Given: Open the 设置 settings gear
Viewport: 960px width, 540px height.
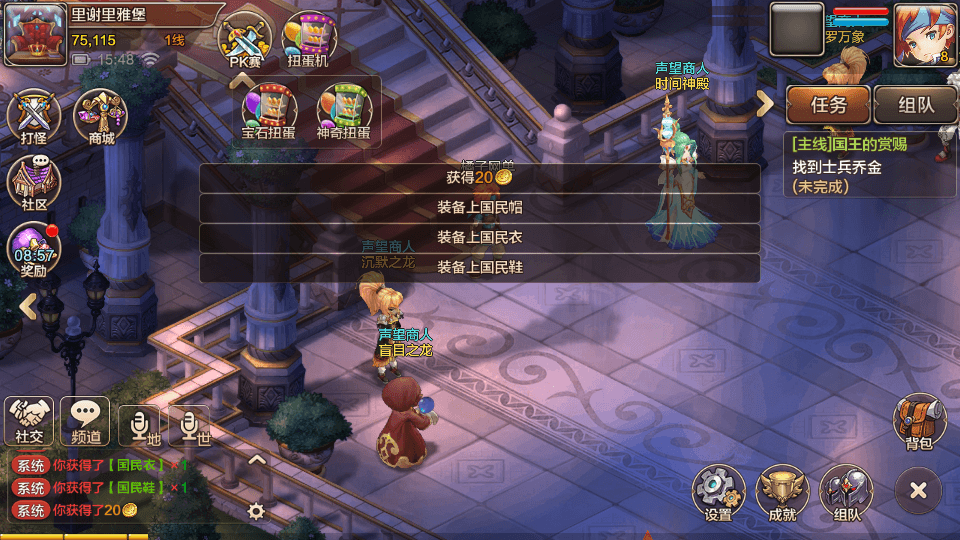Looking at the screenshot, I should [718, 493].
